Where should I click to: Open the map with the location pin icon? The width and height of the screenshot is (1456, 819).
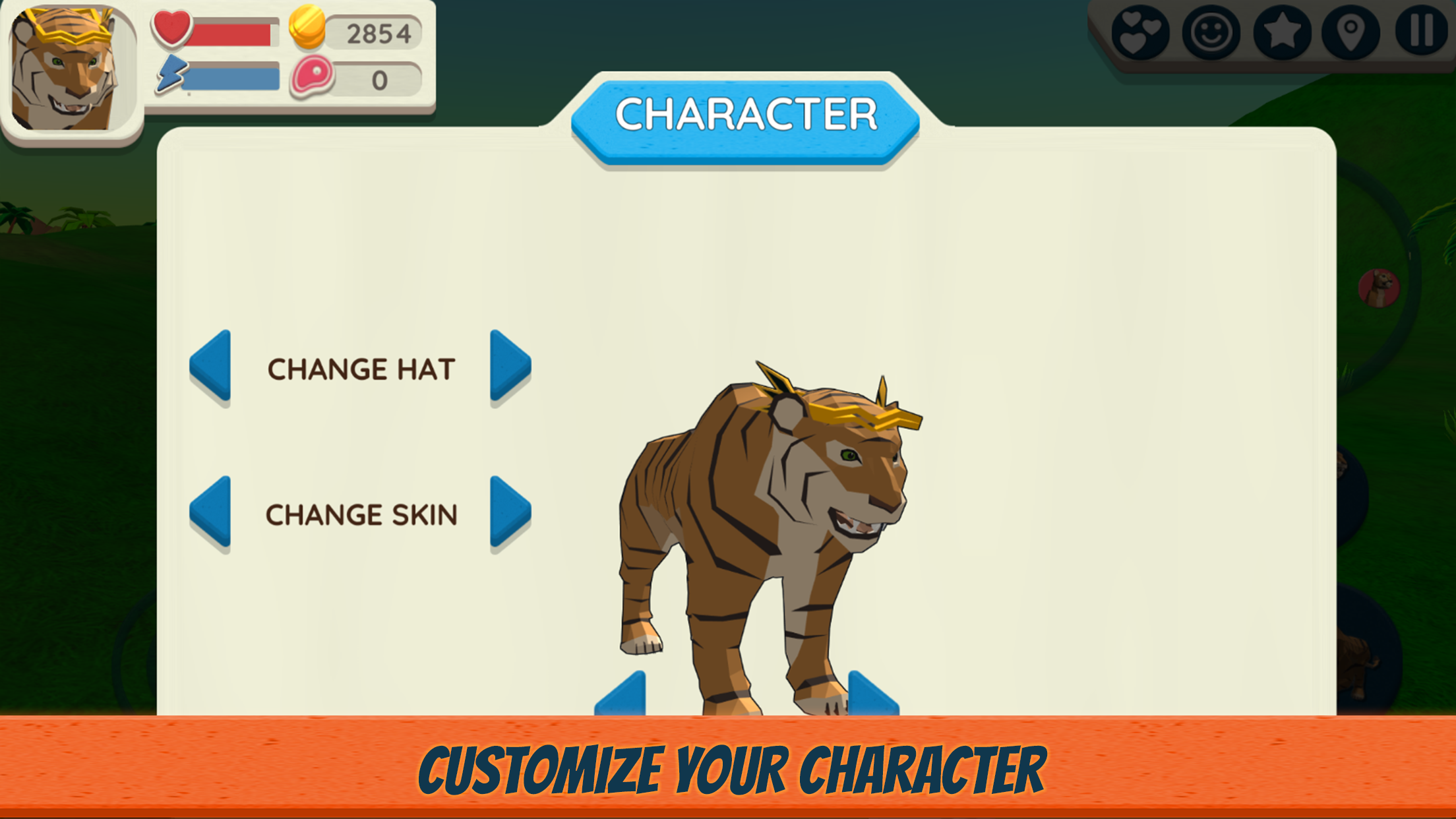pyautogui.click(x=1352, y=33)
